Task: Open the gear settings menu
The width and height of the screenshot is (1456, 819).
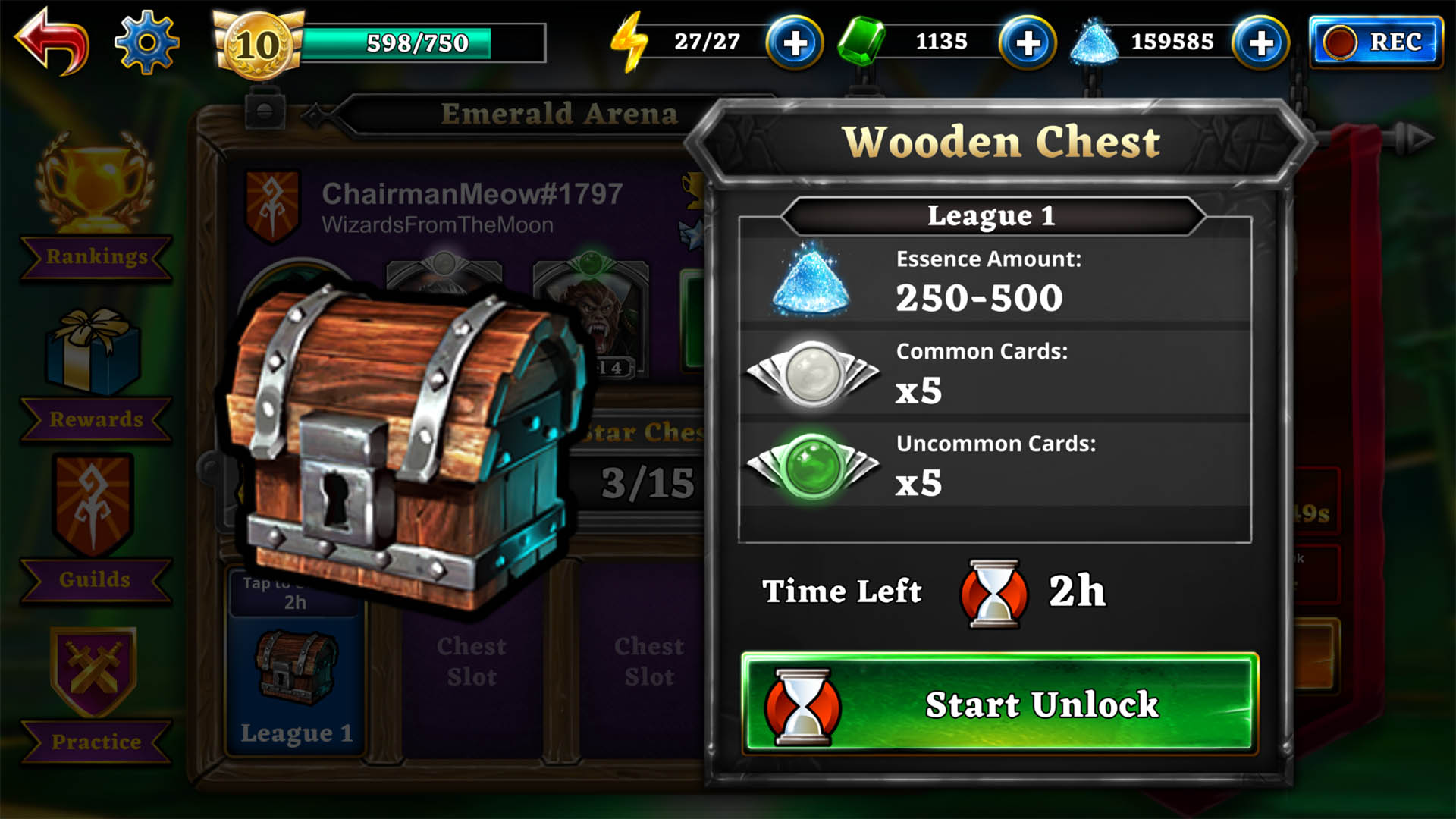Action: [x=146, y=42]
